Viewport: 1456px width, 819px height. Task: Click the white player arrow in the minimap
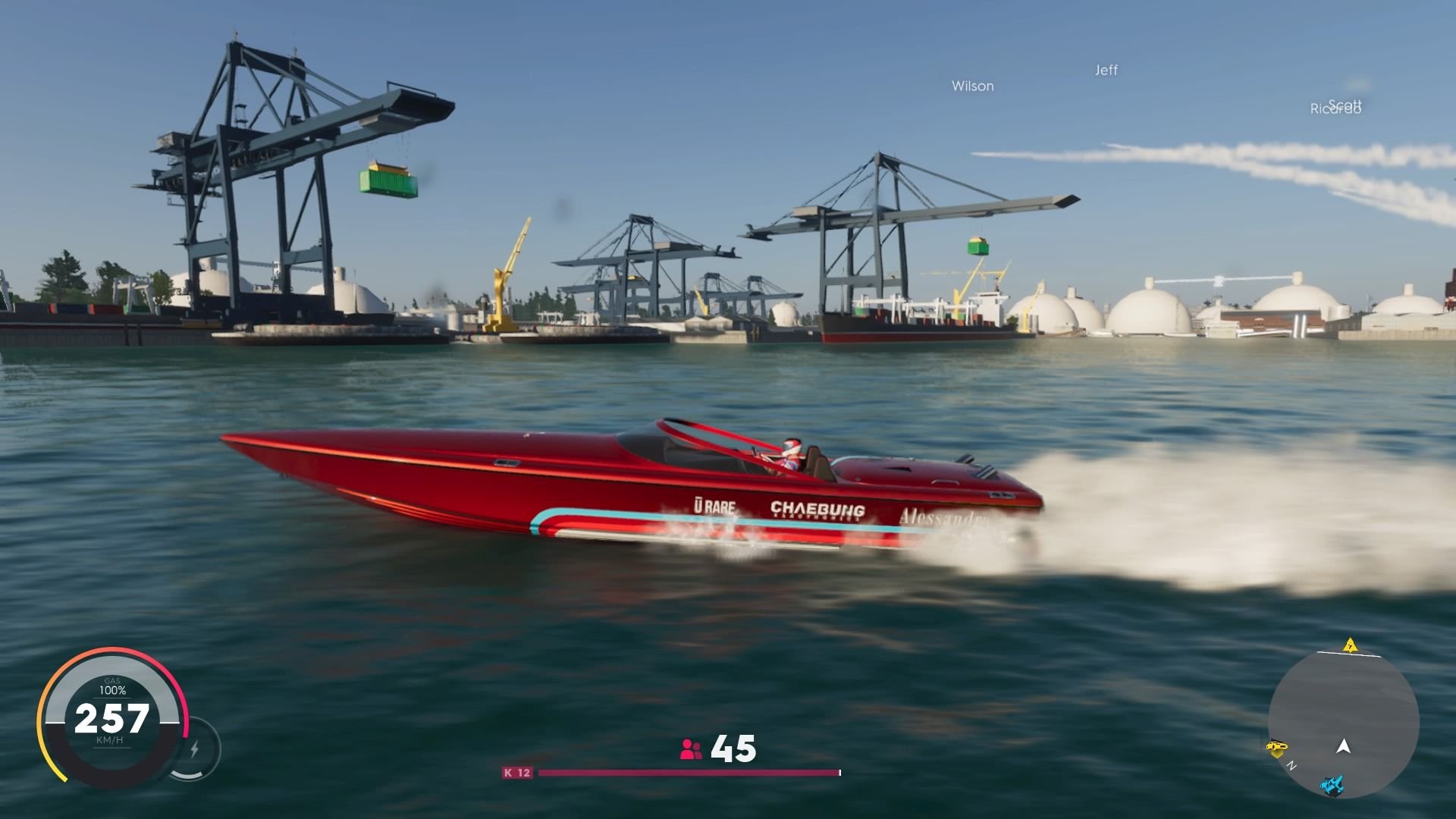click(x=1345, y=747)
